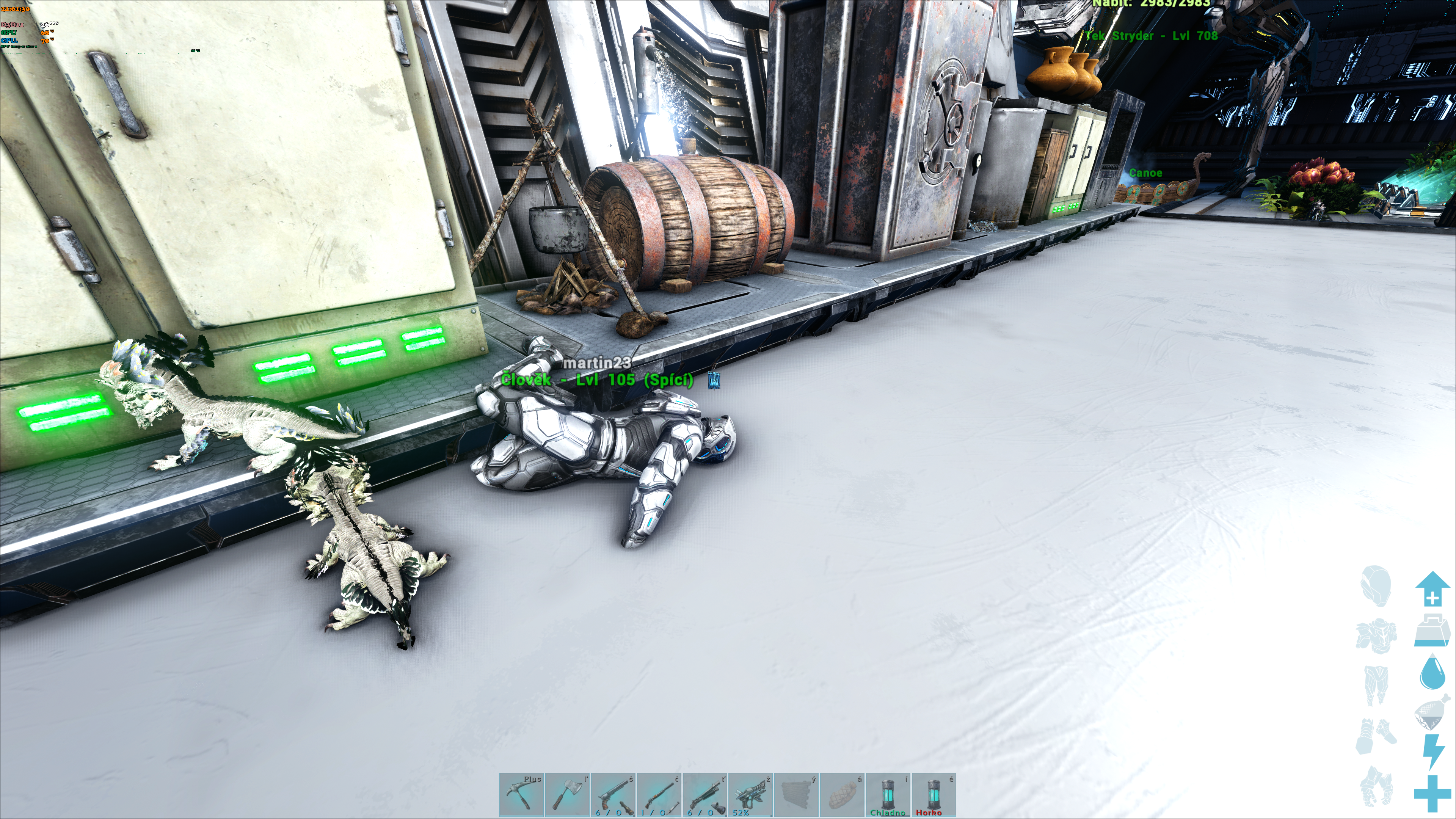The height and width of the screenshot is (819, 1456).
Task: Activate the Chladno canister slot
Action: coord(888,795)
